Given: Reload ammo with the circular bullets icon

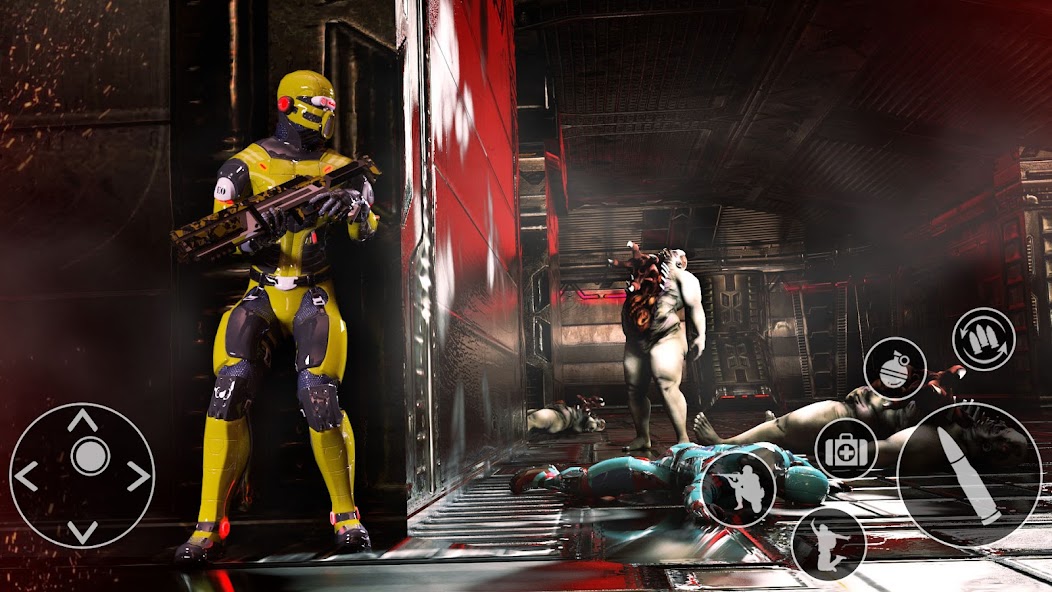Looking at the screenshot, I should click(983, 339).
